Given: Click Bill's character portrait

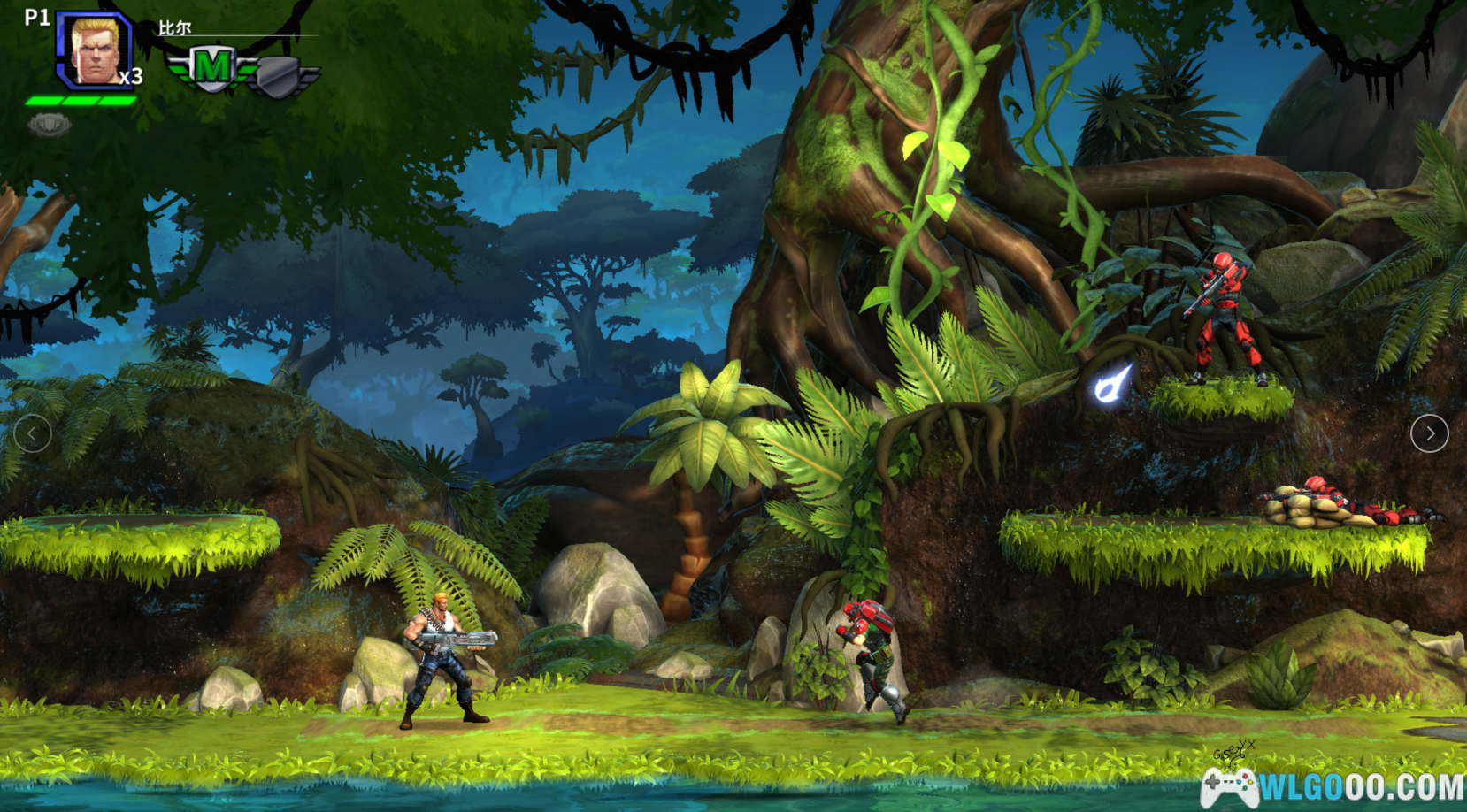Looking at the screenshot, I should point(95,50).
